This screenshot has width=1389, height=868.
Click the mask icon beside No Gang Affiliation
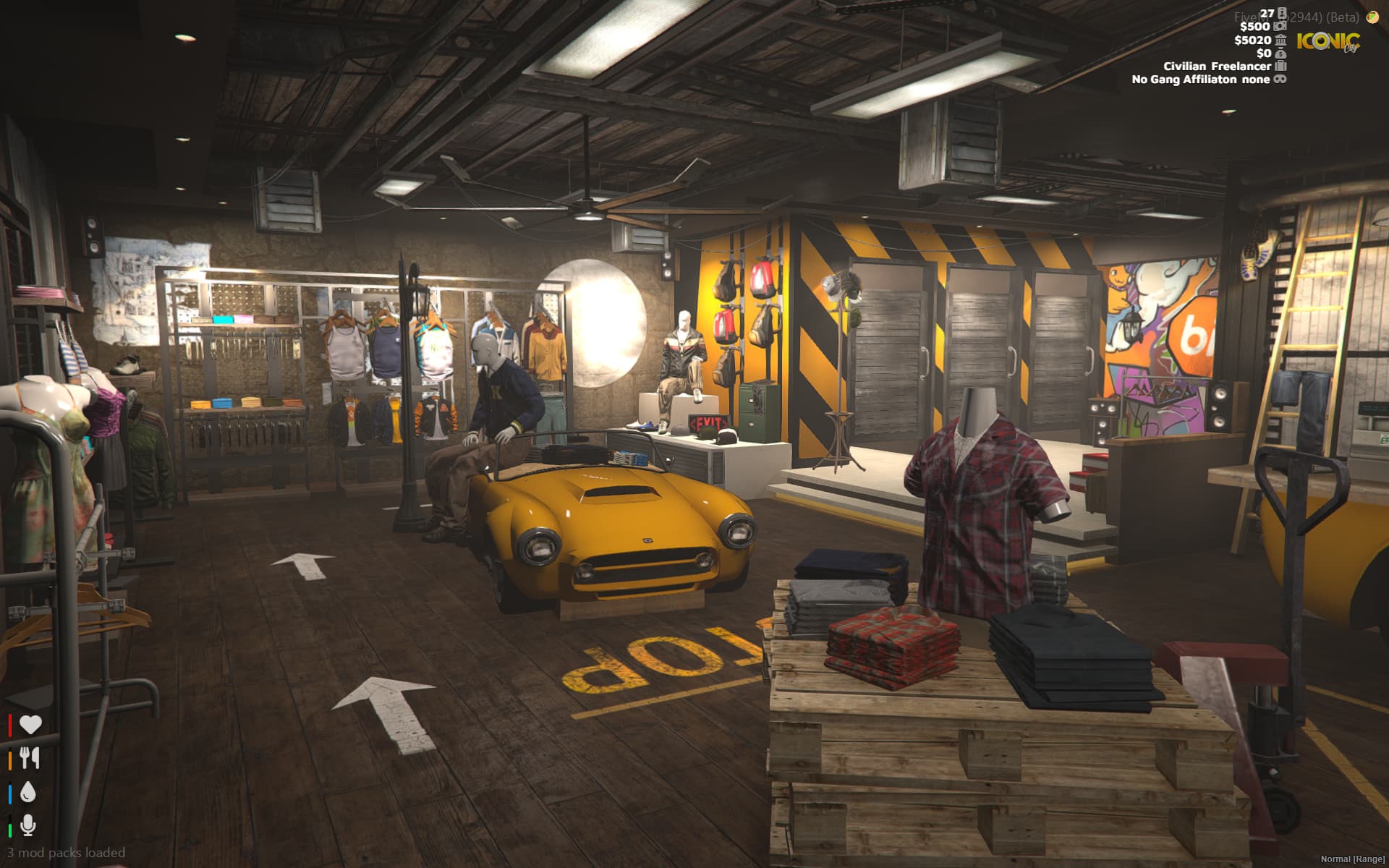pos(1280,80)
